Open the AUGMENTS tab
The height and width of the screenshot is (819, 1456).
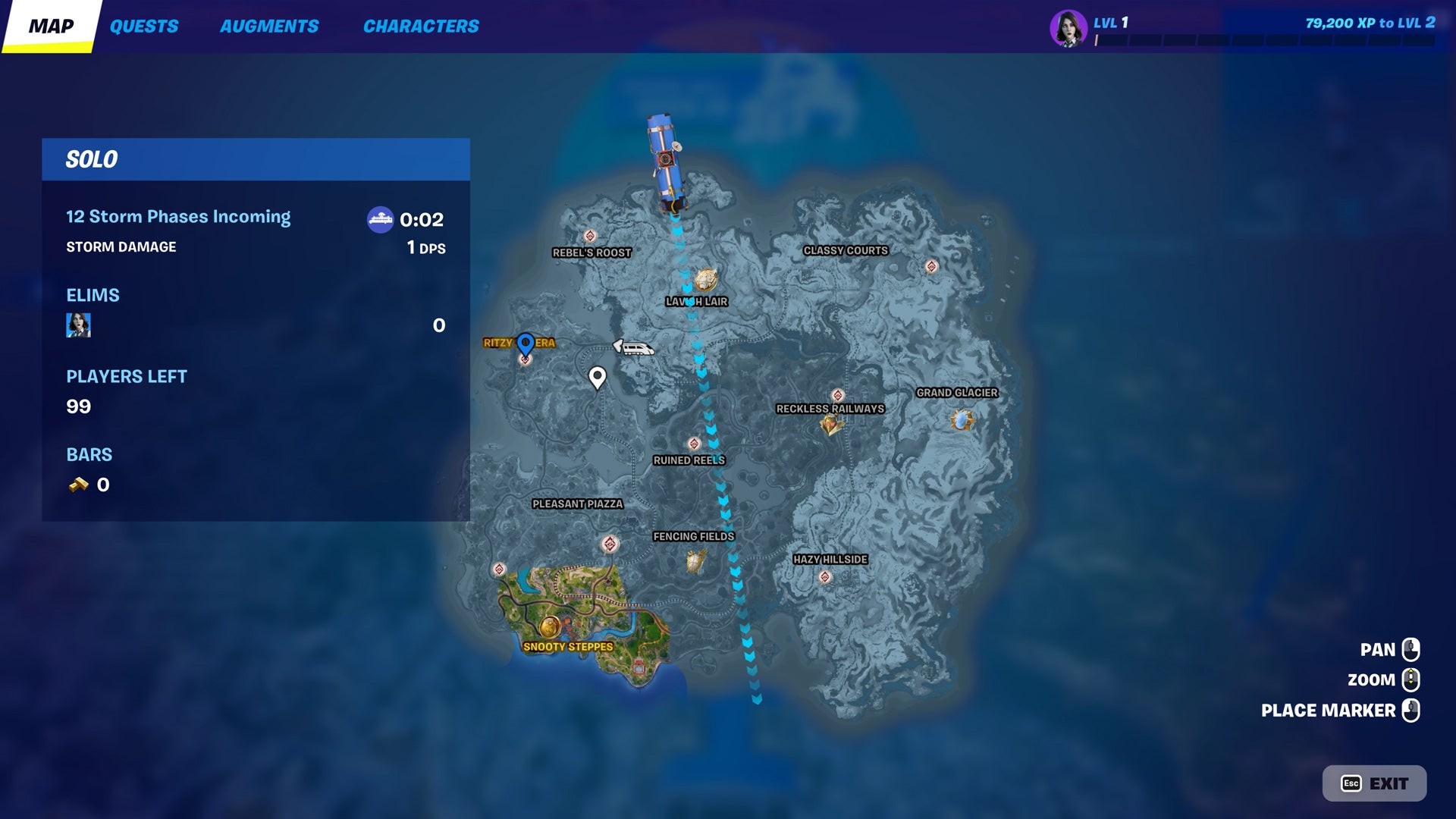[x=269, y=25]
